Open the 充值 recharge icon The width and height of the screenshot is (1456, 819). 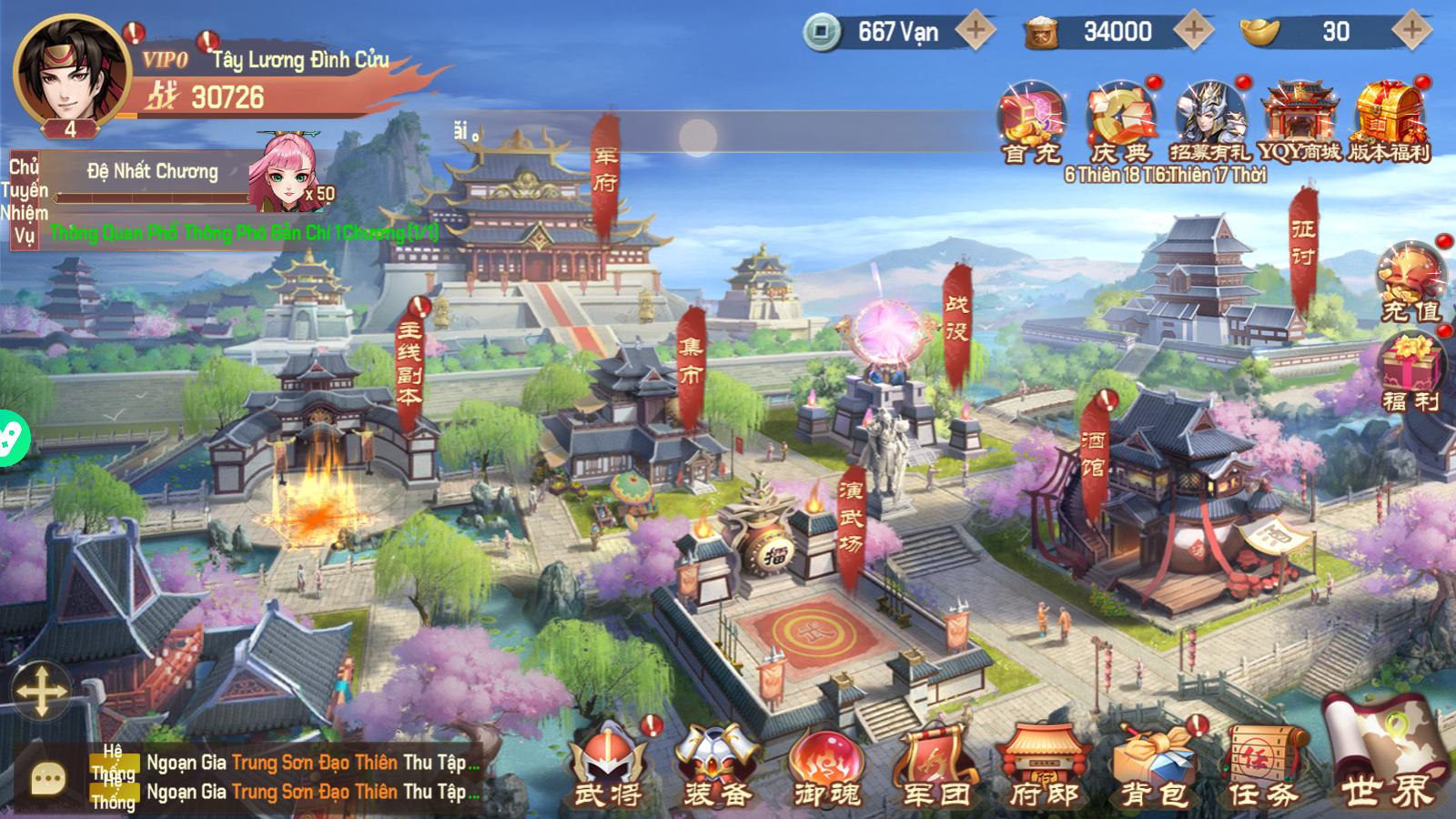[1410, 280]
